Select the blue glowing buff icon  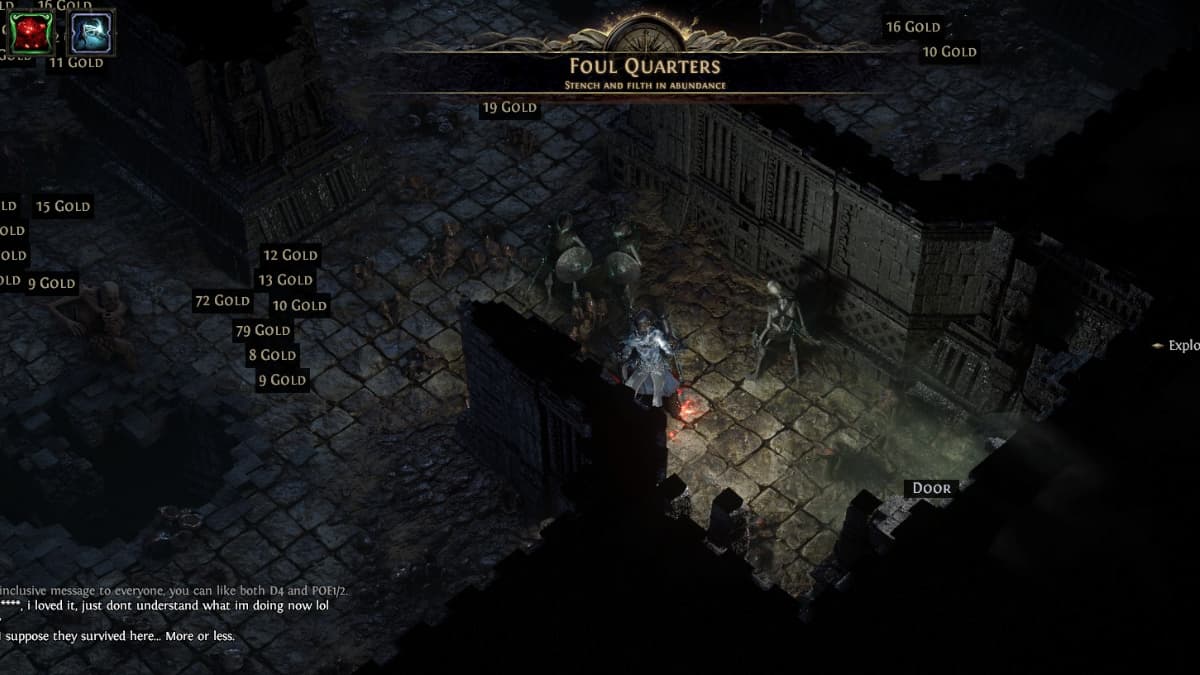[x=90, y=32]
